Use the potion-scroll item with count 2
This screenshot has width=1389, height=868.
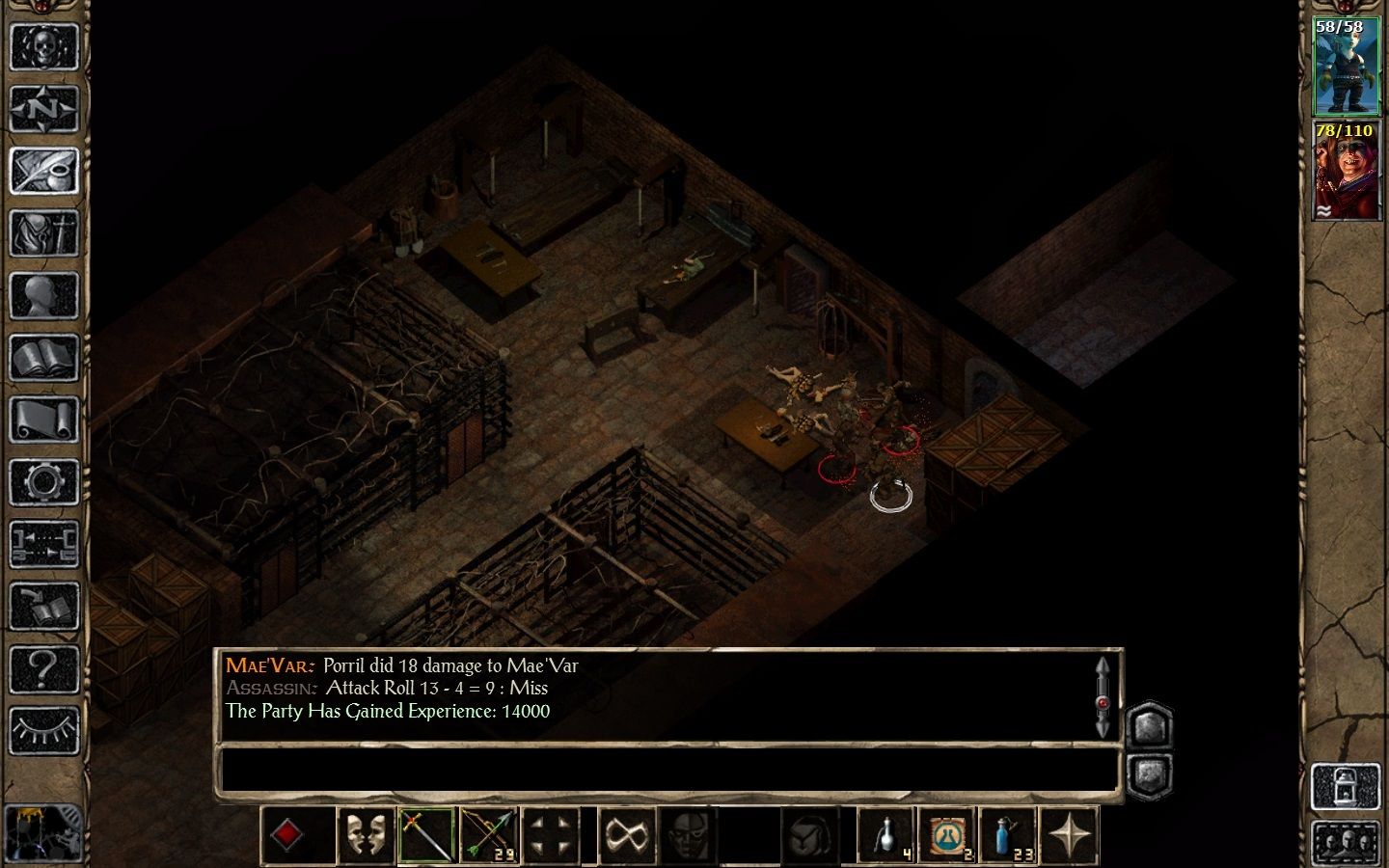pyautogui.click(x=947, y=834)
